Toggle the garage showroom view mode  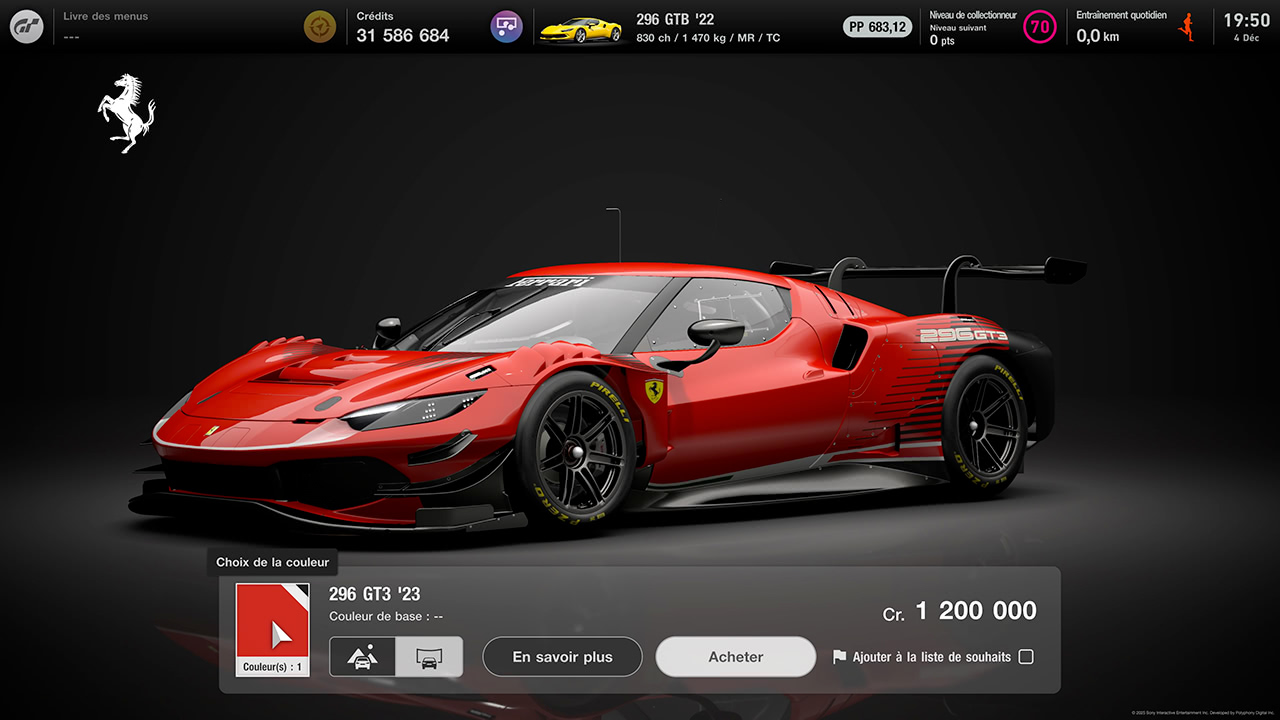point(429,657)
